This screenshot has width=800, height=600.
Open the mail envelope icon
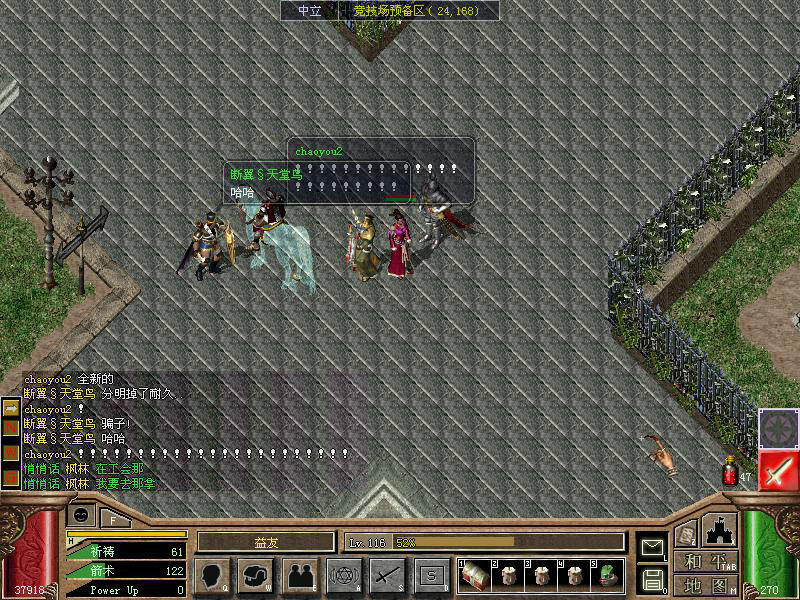coord(652,548)
